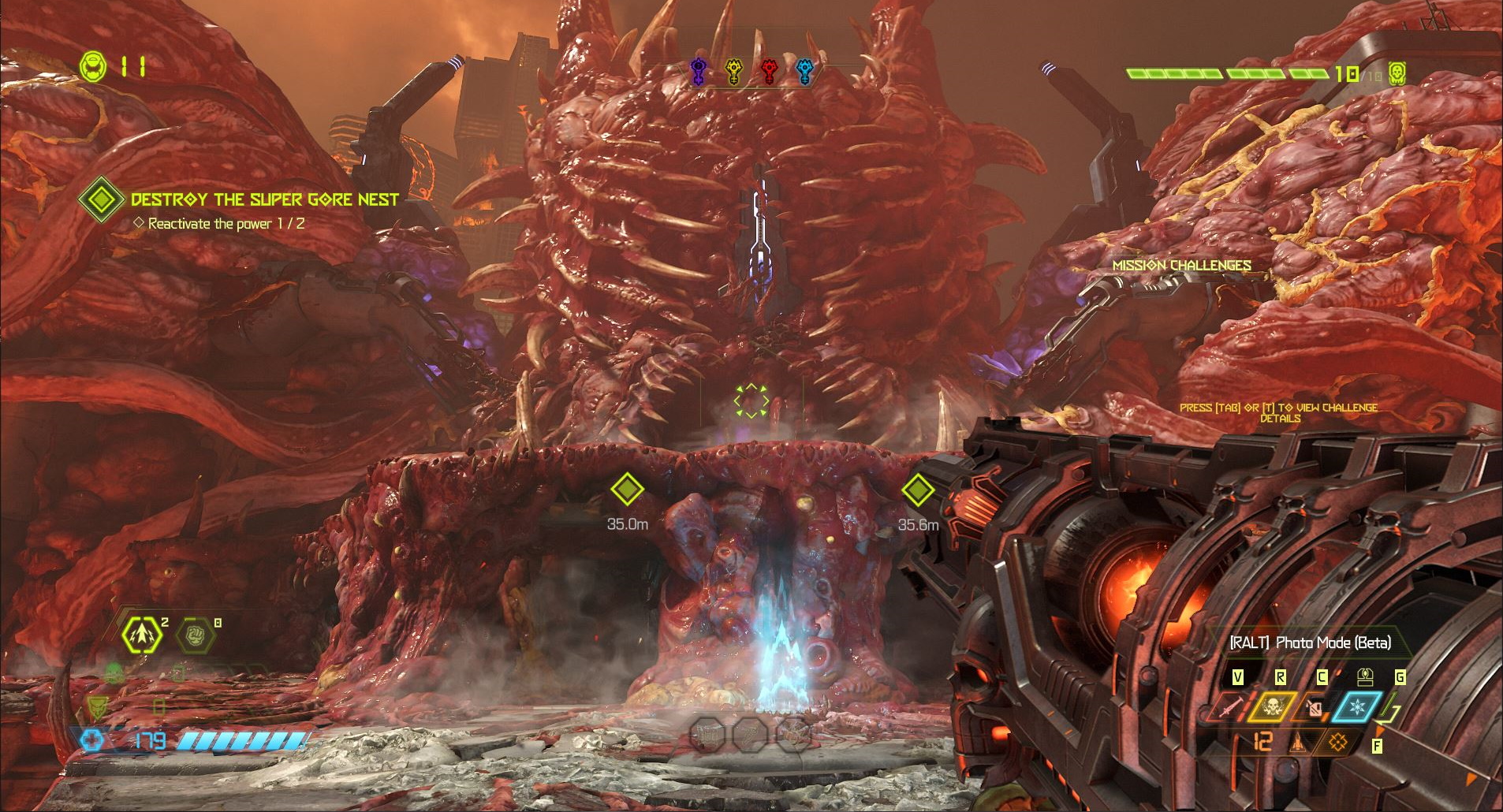Select the waypoint marker at 35.6m
The height and width of the screenshot is (812, 1503).
pos(918,490)
